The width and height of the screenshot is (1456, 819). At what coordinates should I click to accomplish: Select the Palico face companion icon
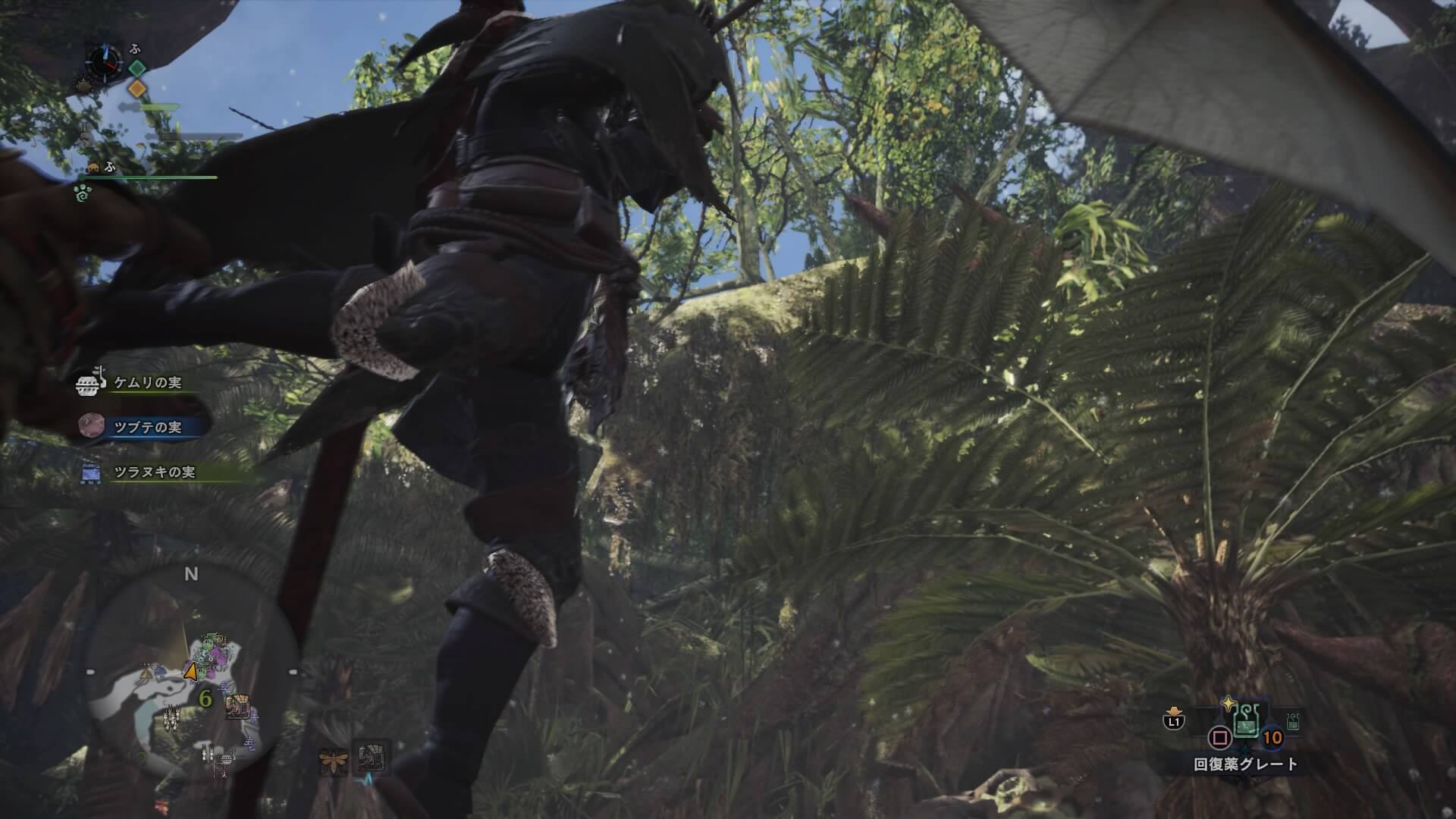click(x=94, y=168)
